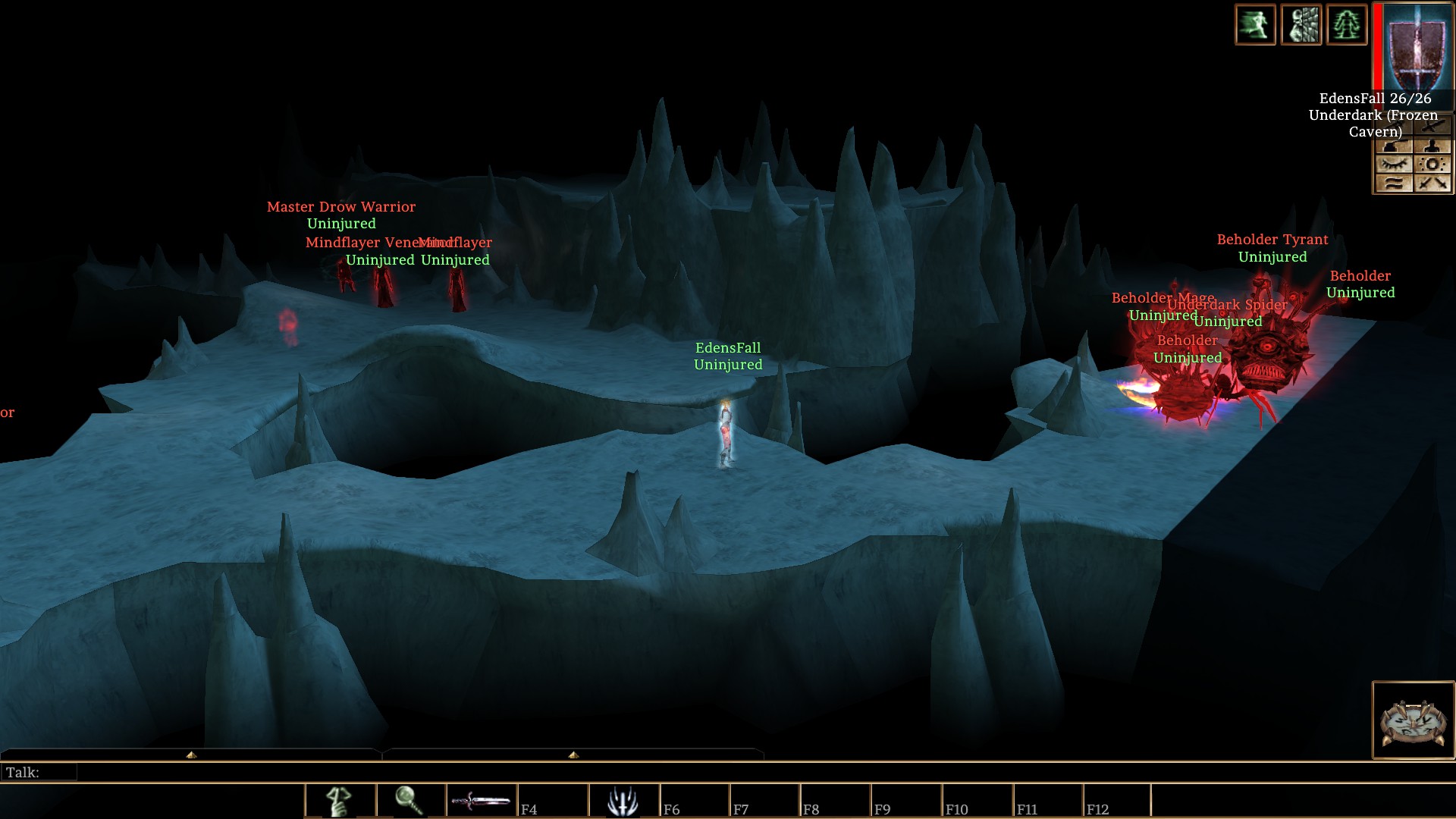Click the green glowing figure aura effect icon
The height and width of the screenshot is (819, 1456).
coord(1347,25)
